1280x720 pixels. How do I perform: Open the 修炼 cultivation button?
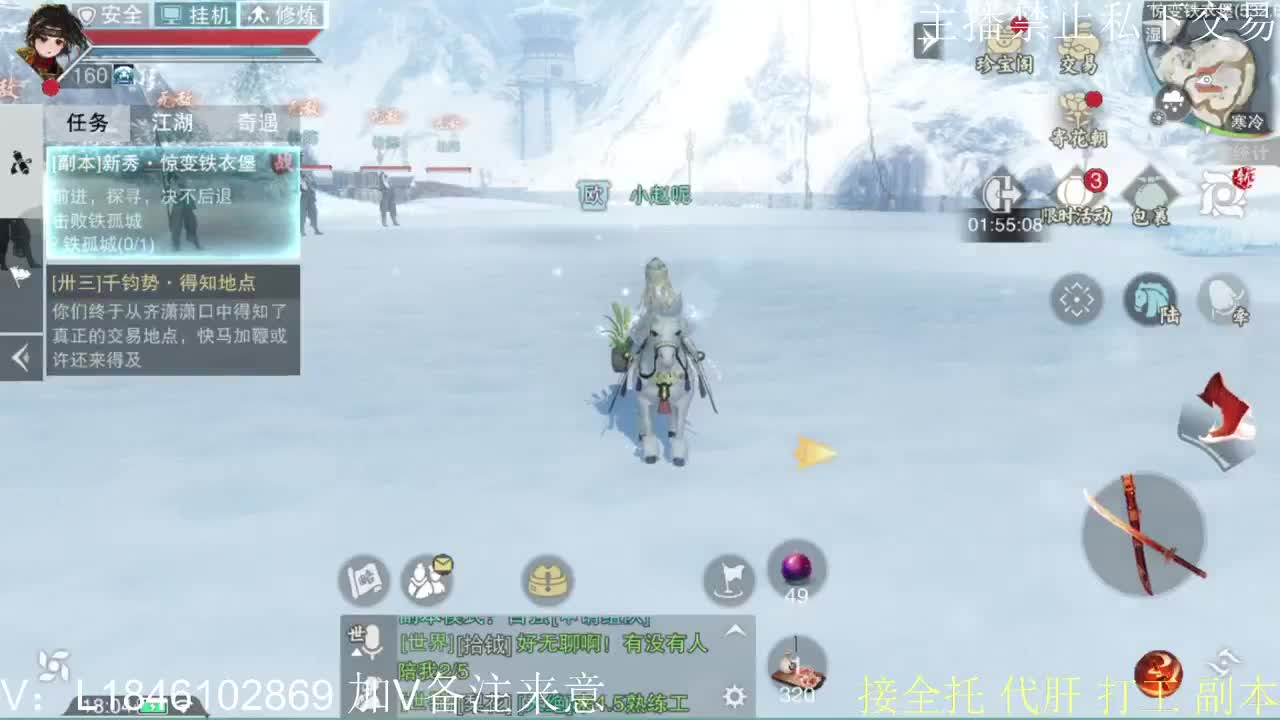[x=281, y=14]
